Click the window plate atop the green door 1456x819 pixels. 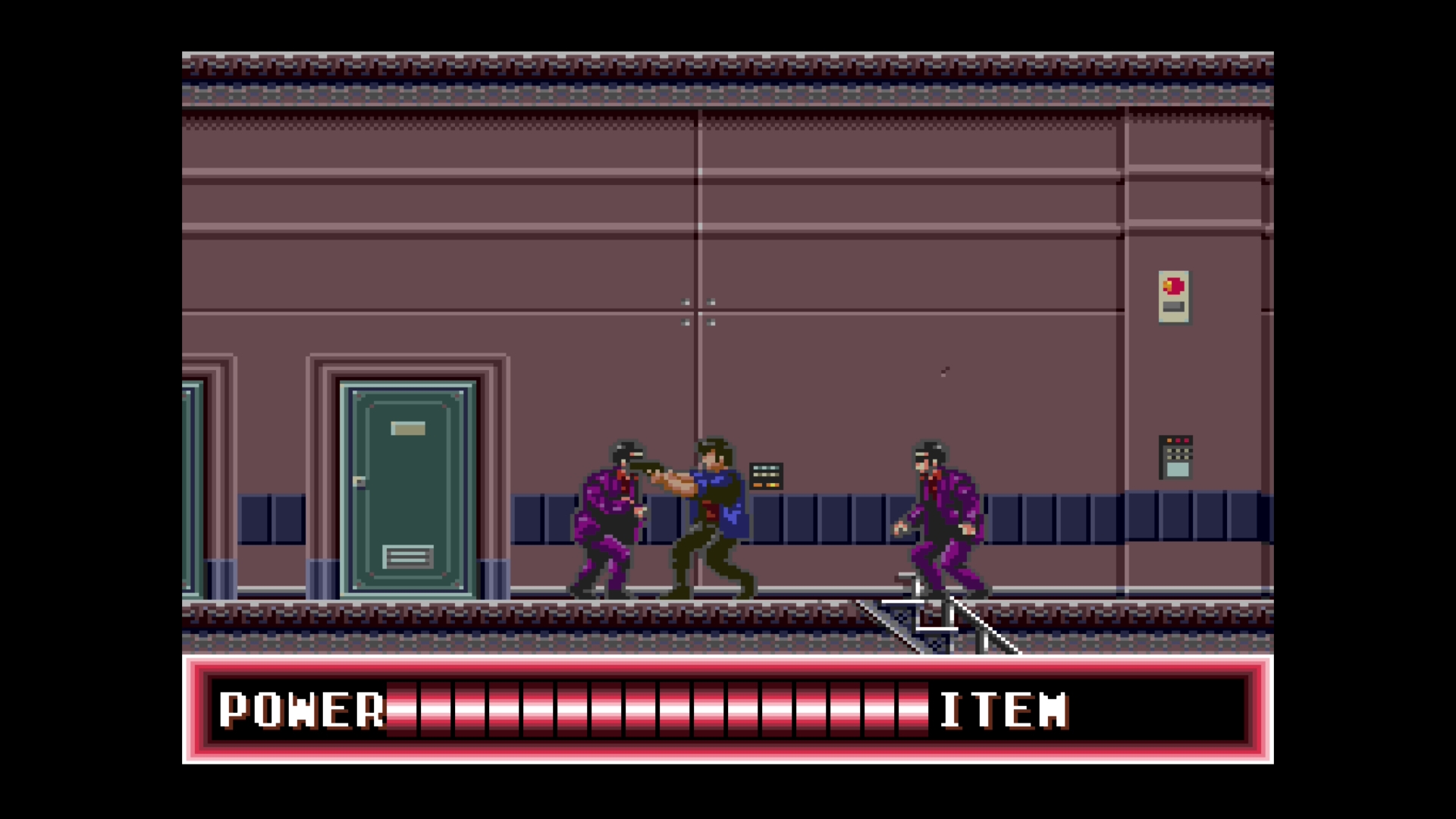pyautogui.click(x=407, y=428)
